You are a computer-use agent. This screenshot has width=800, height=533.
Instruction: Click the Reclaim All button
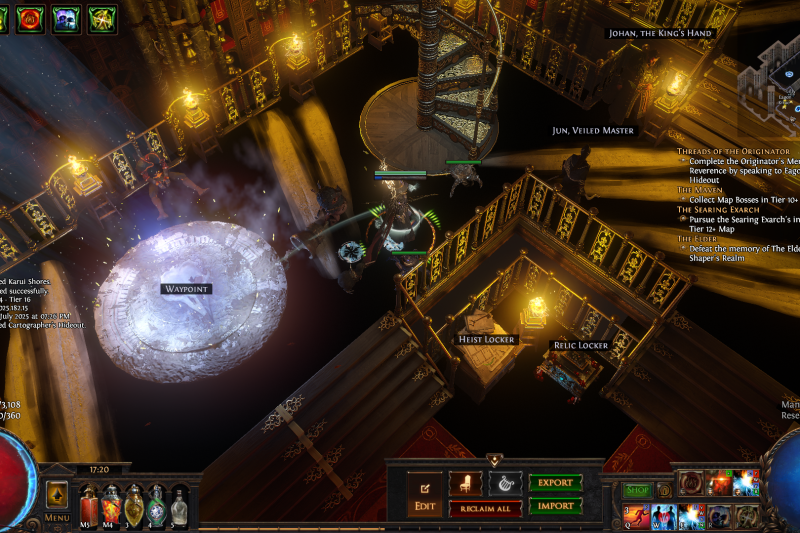pyautogui.click(x=485, y=509)
